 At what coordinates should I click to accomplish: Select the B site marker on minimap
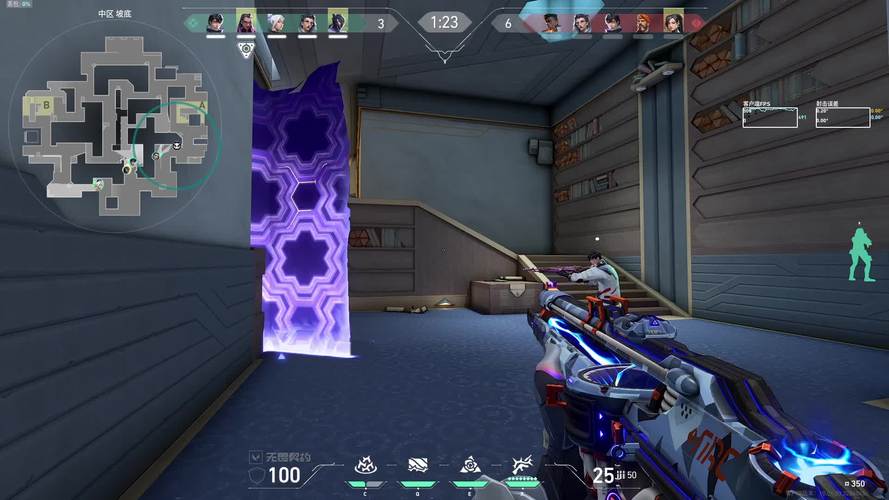pos(44,103)
